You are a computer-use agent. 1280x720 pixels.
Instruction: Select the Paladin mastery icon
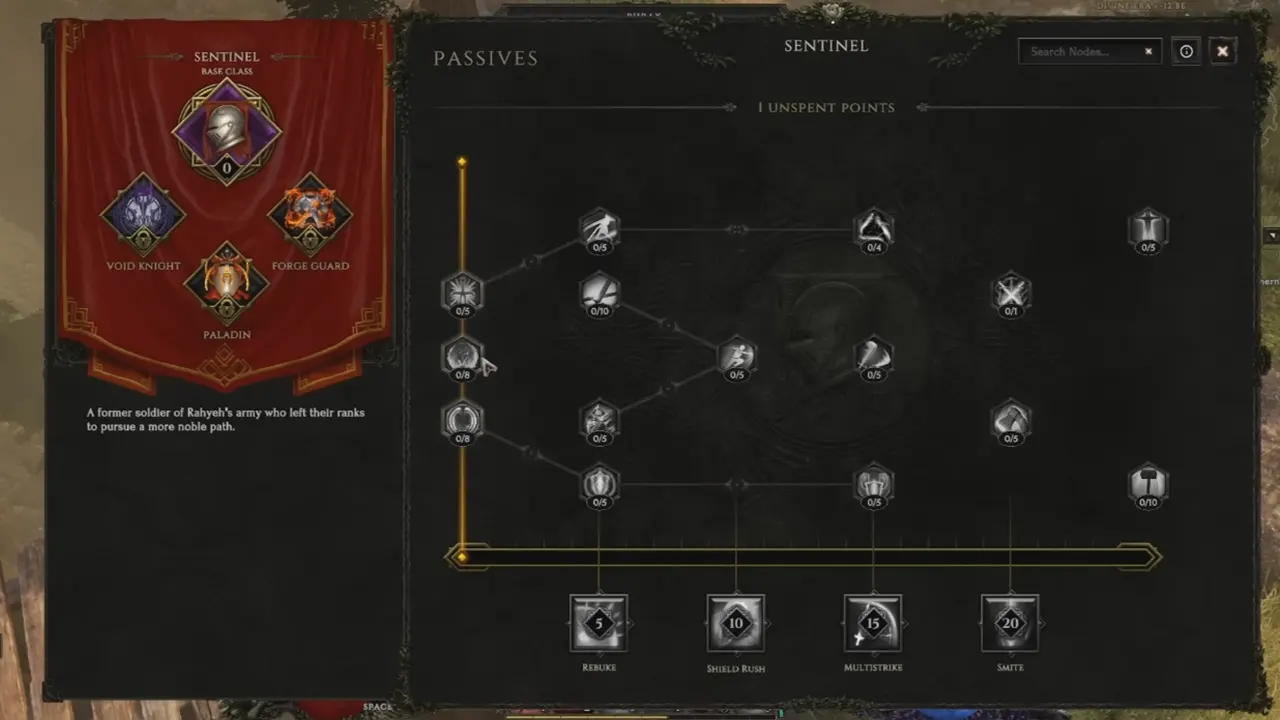(x=227, y=283)
